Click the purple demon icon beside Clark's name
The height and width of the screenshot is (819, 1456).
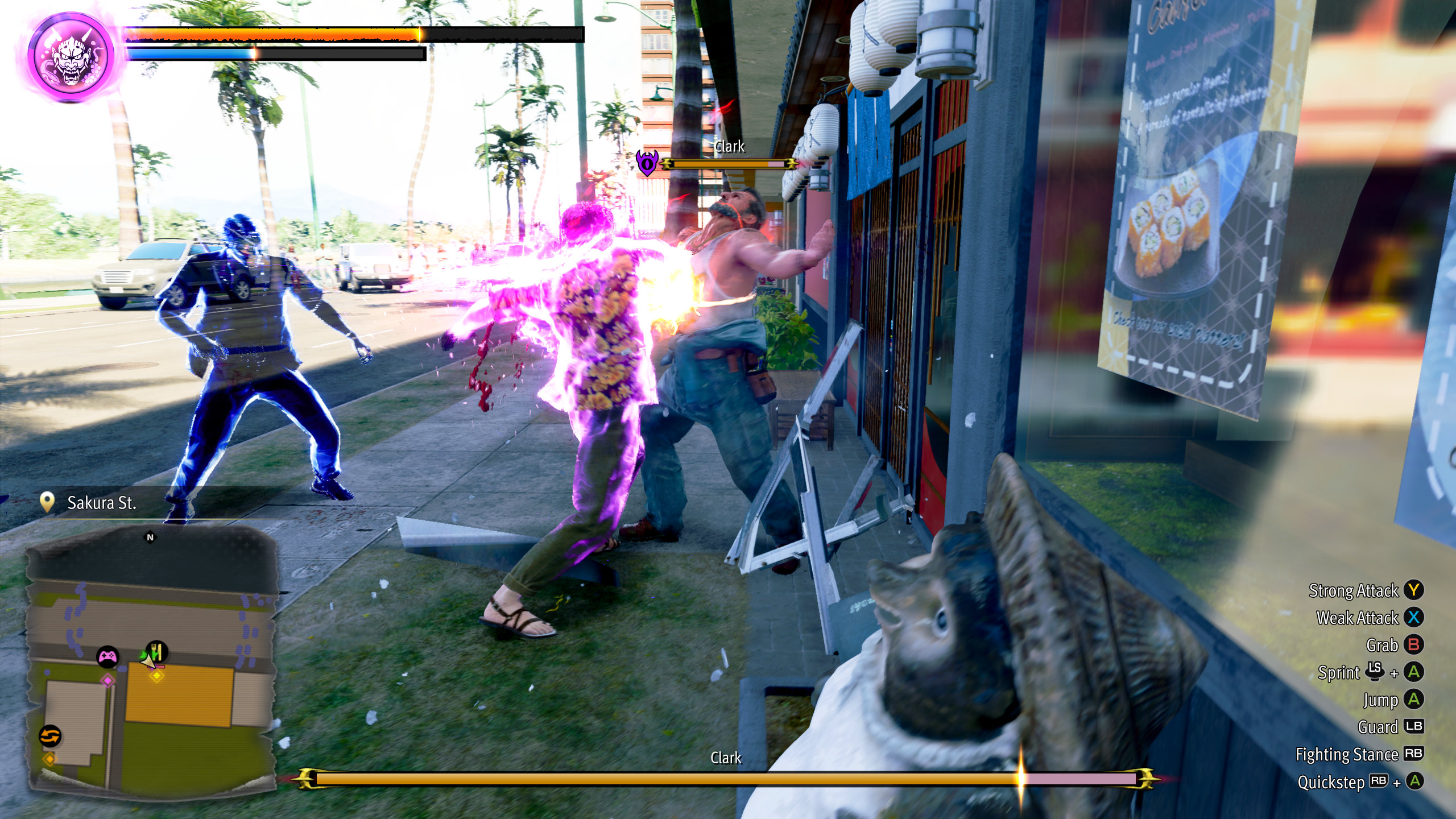pos(647,163)
